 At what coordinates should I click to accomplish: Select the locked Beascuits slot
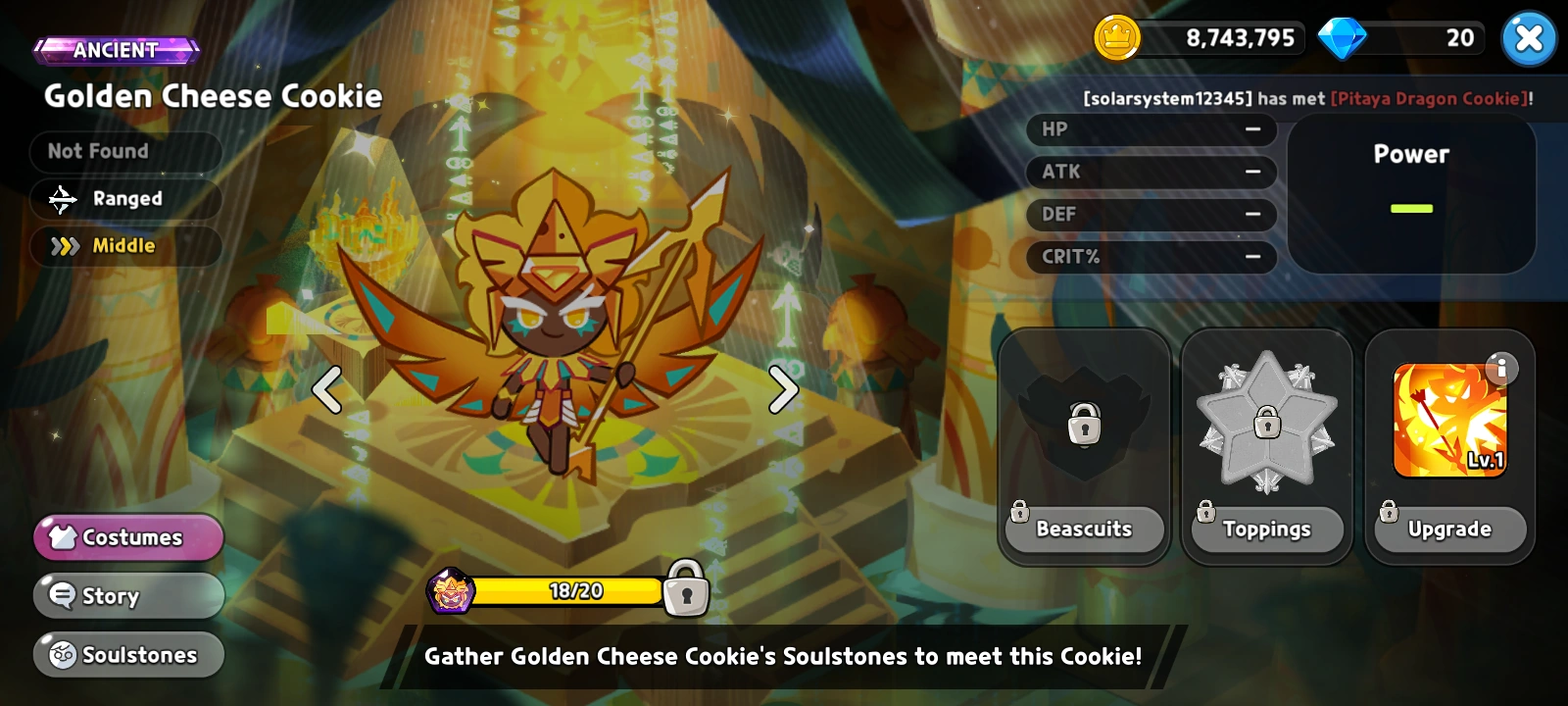coord(1083,422)
